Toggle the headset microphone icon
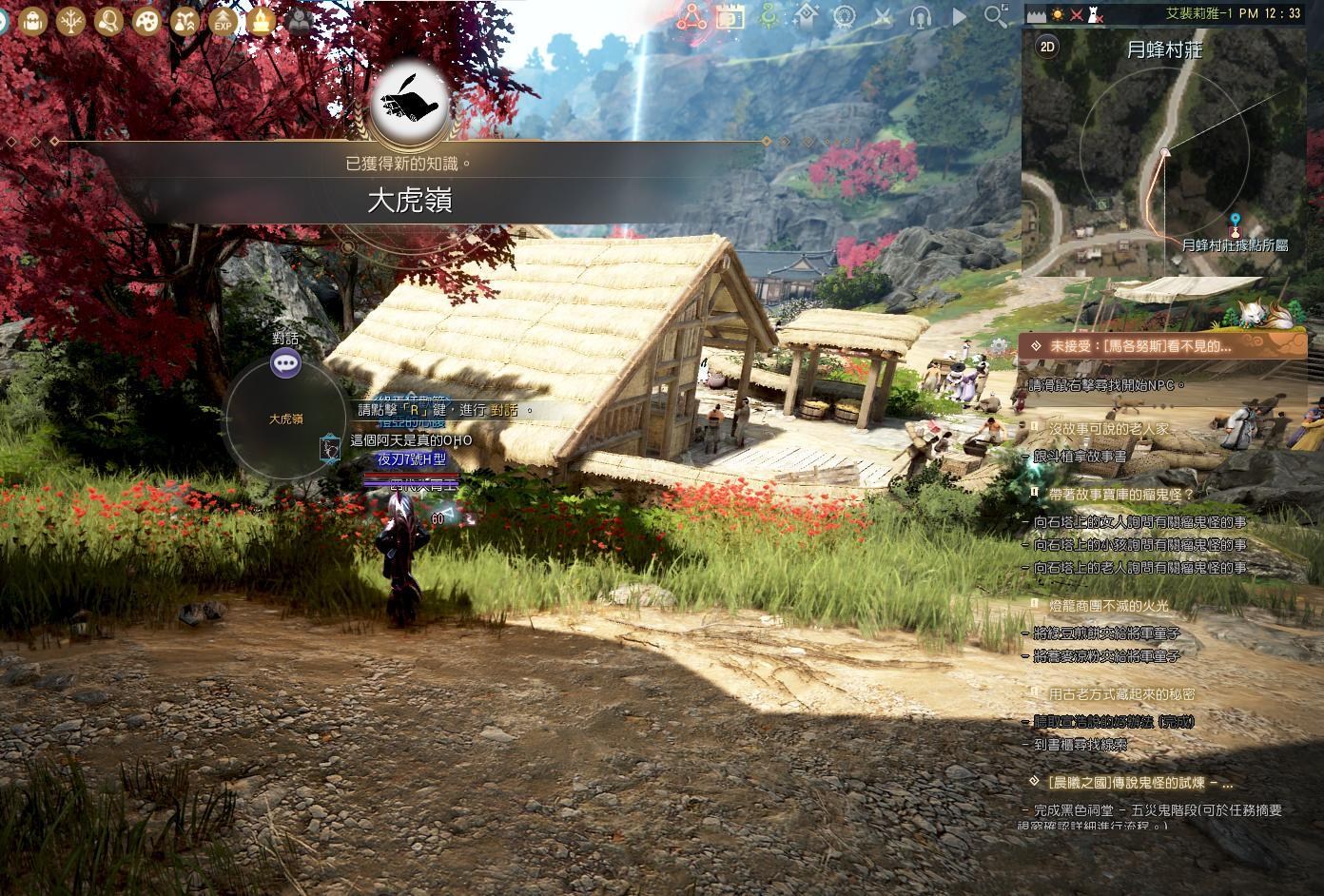Screen dimensions: 1324x896 point(920,16)
